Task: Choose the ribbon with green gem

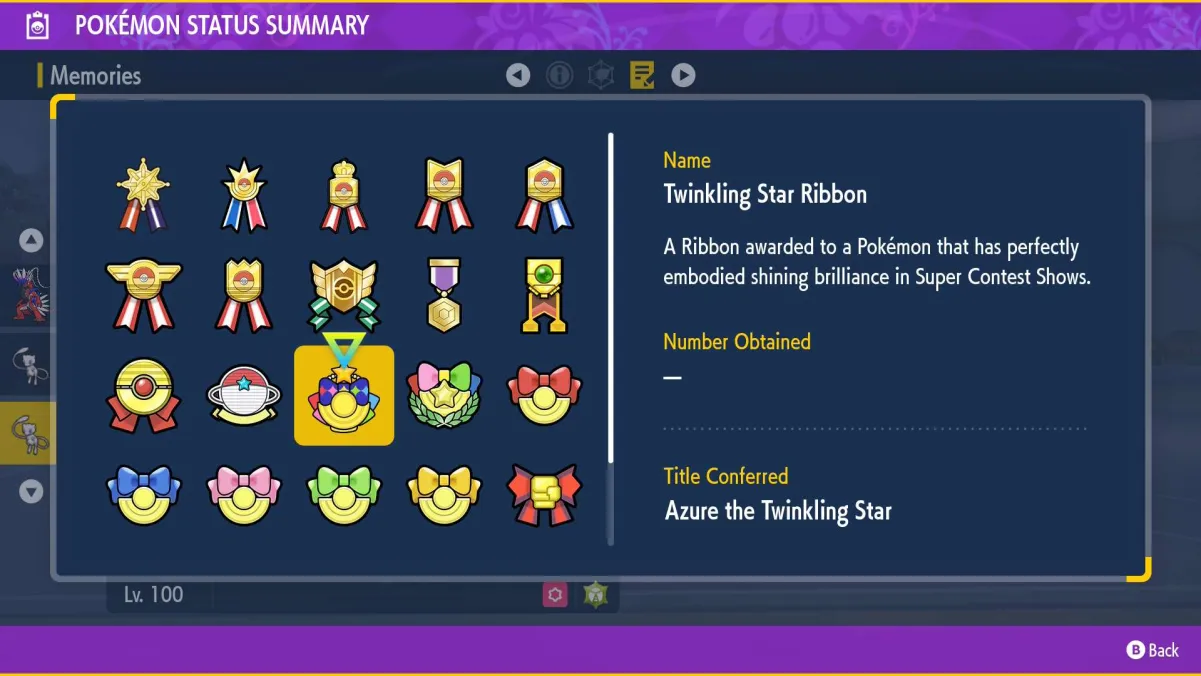Action: point(544,295)
